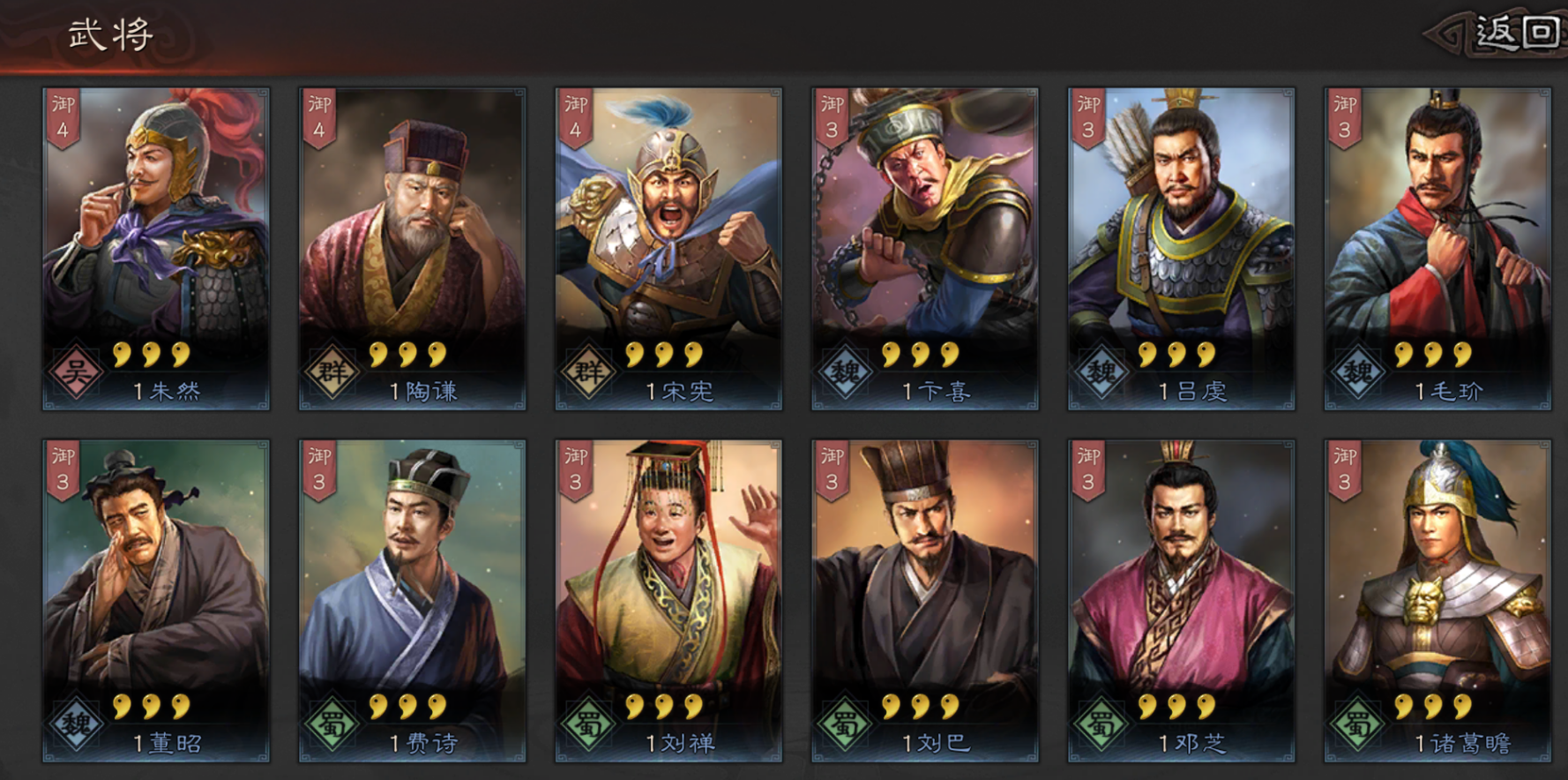
Task: Choose the 费诗 general card
Action: pyautogui.click(x=412, y=600)
